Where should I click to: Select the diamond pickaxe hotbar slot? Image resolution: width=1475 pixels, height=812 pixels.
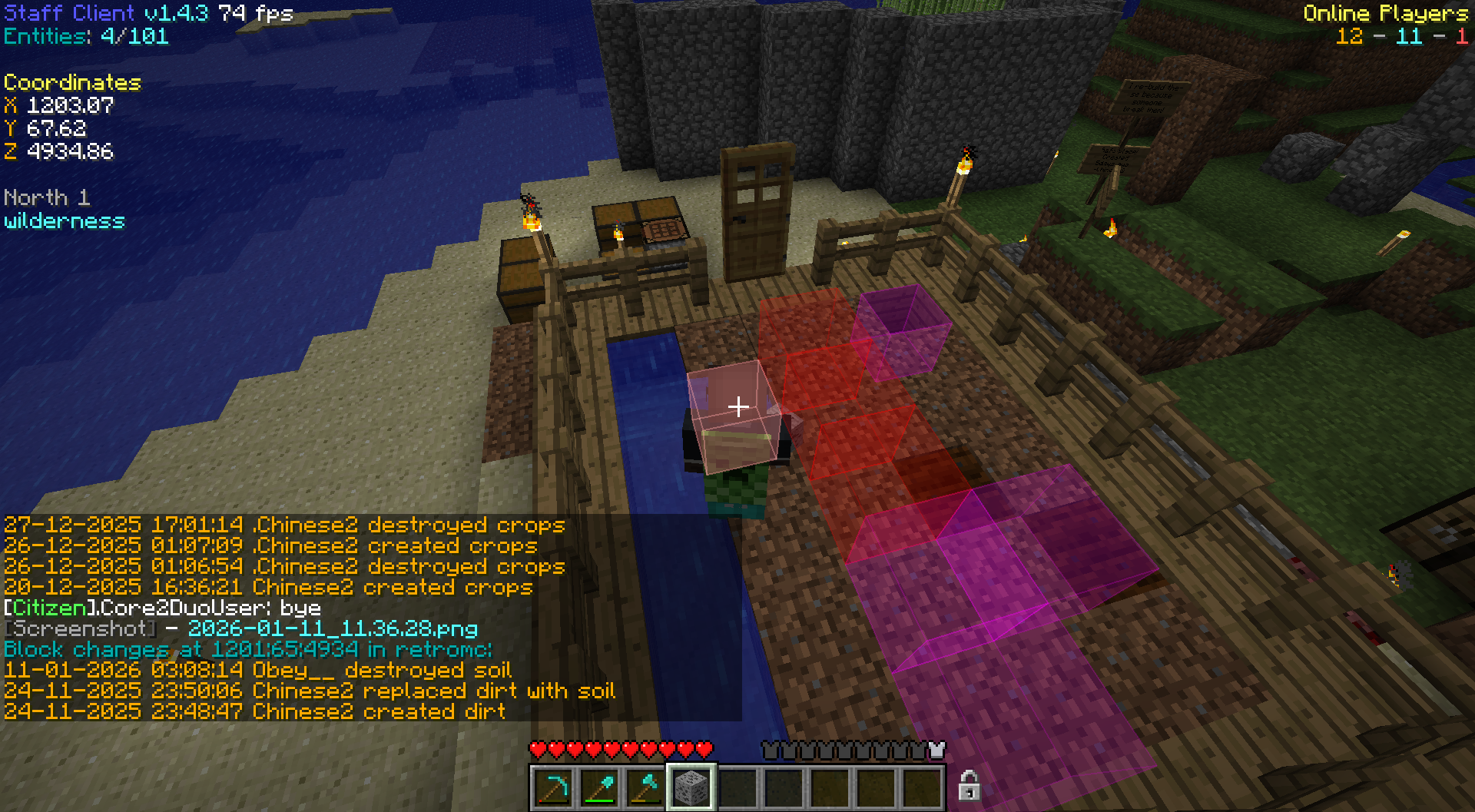pos(553,788)
